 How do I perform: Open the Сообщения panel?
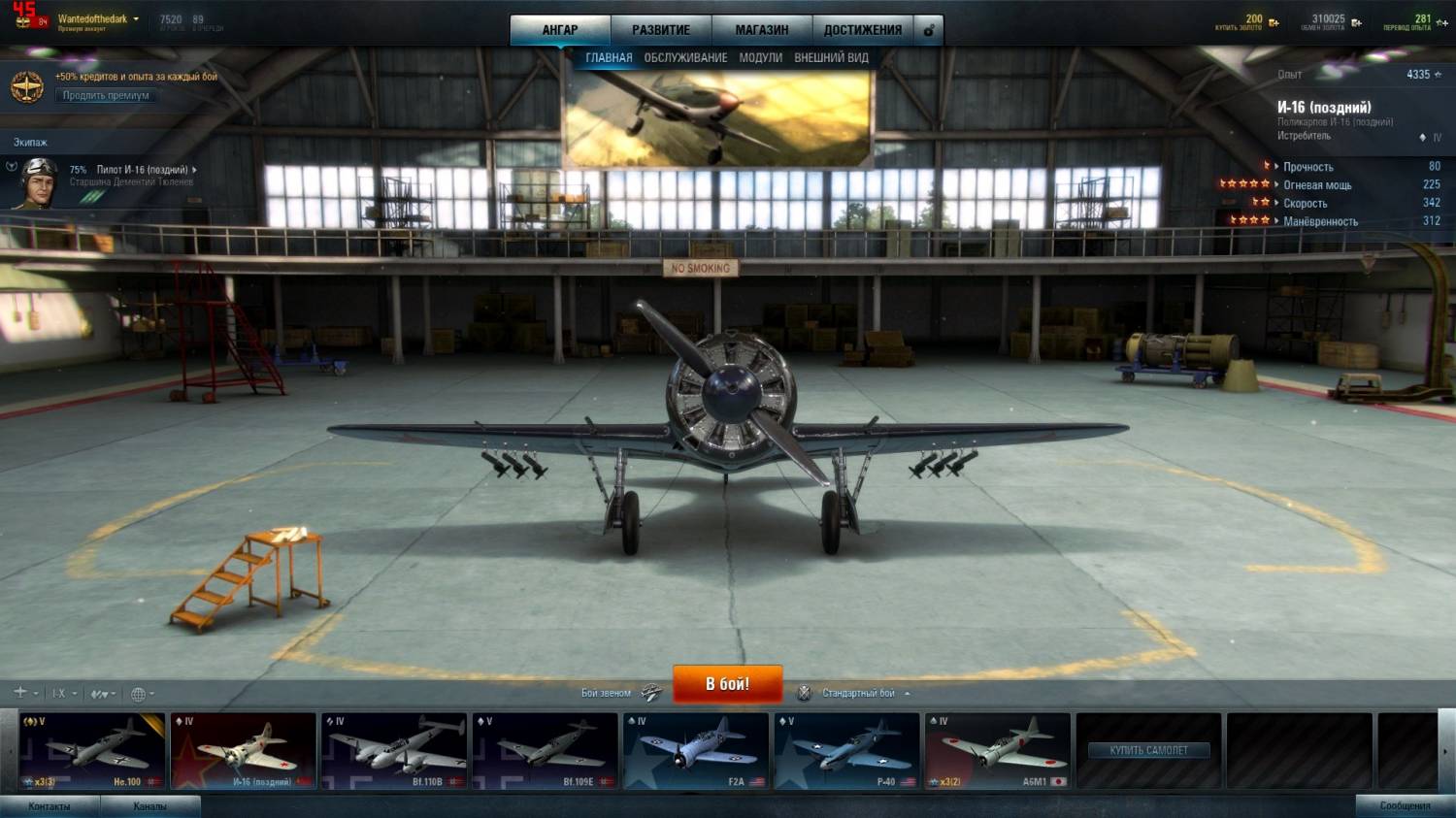pos(1405,806)
